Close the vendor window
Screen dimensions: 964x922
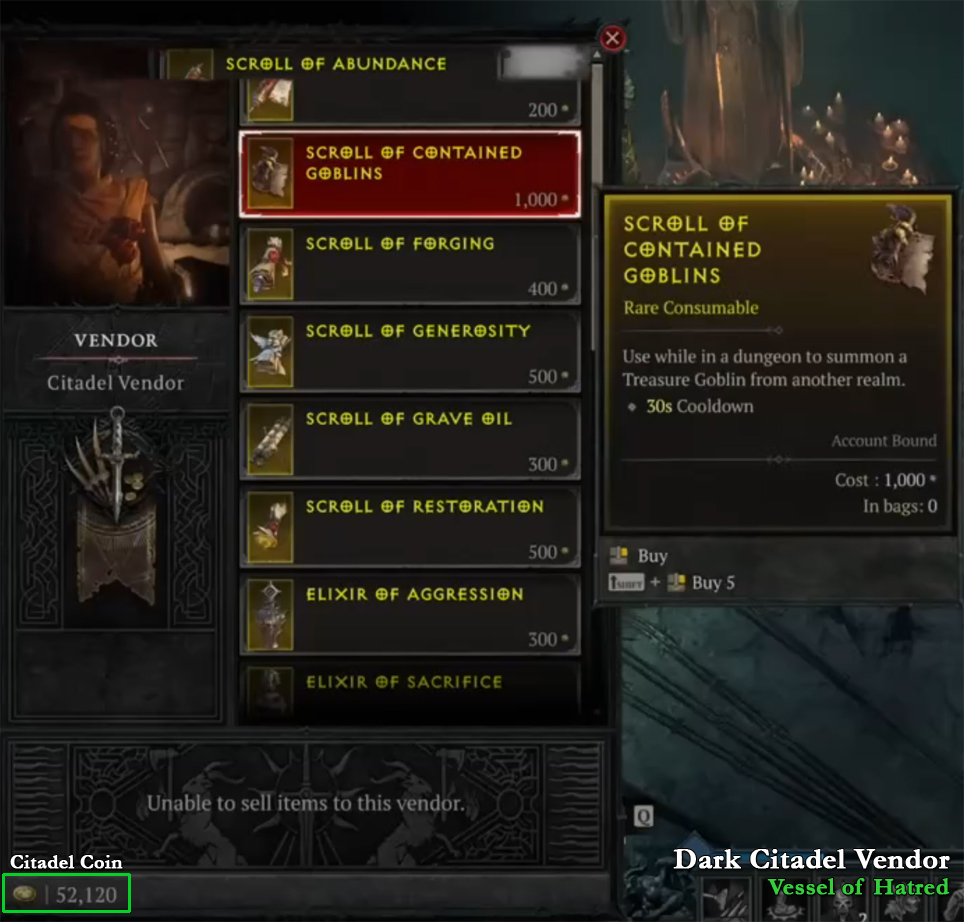click(x=613, y=39)
